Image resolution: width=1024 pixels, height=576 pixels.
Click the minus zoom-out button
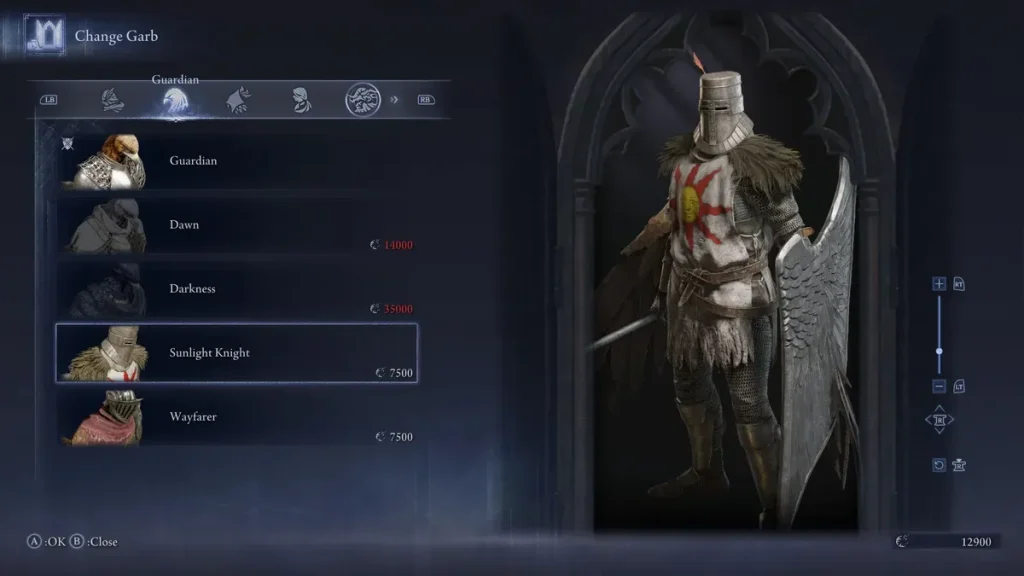(939, 386)
